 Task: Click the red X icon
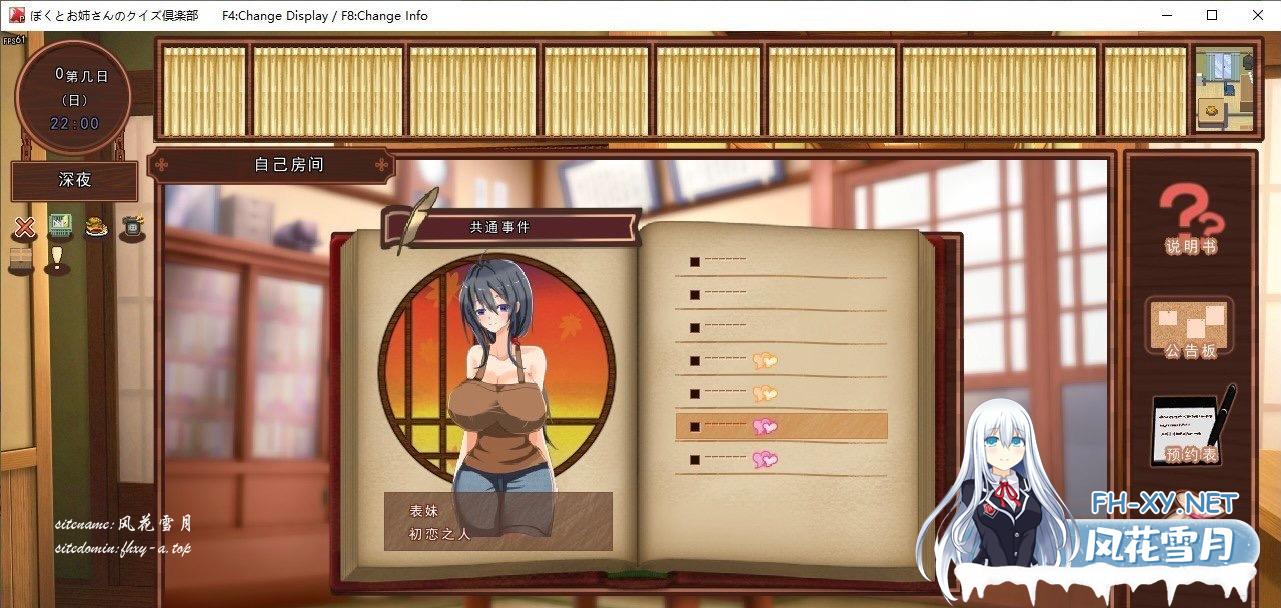[x=26, y=227]
